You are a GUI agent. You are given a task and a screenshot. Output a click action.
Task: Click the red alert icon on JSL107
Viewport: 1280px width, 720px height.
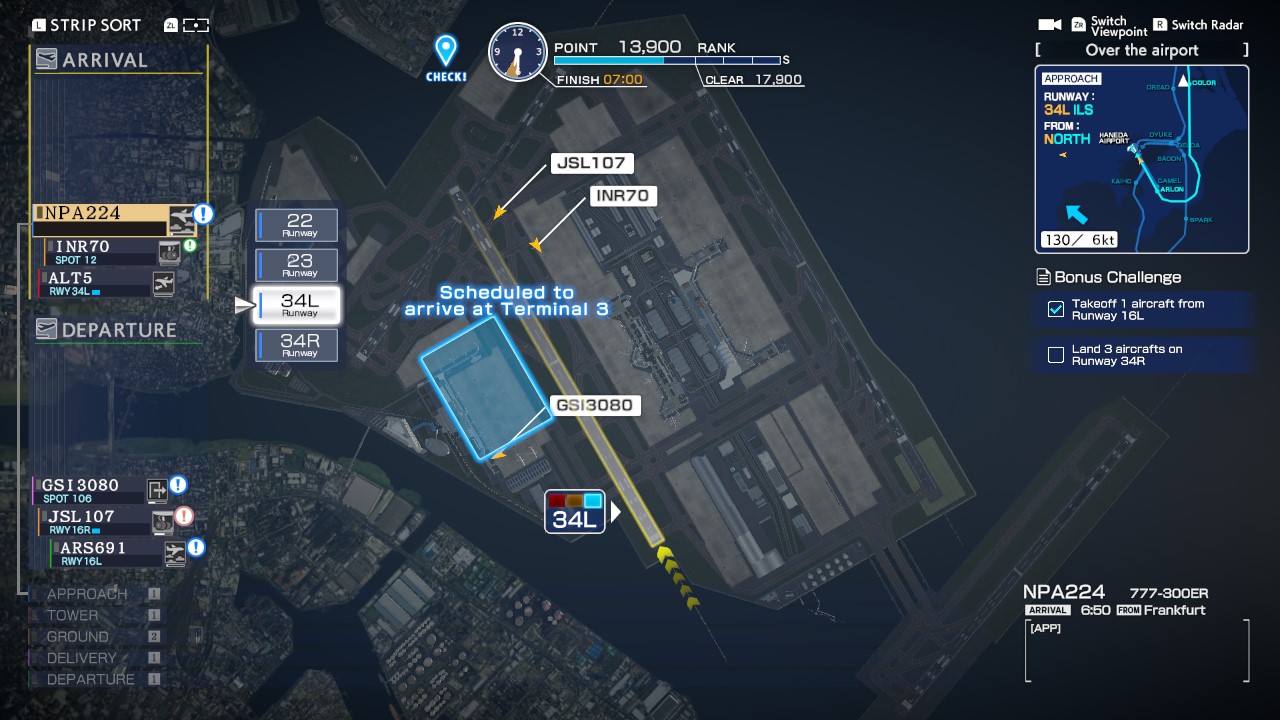pos(184,516)
